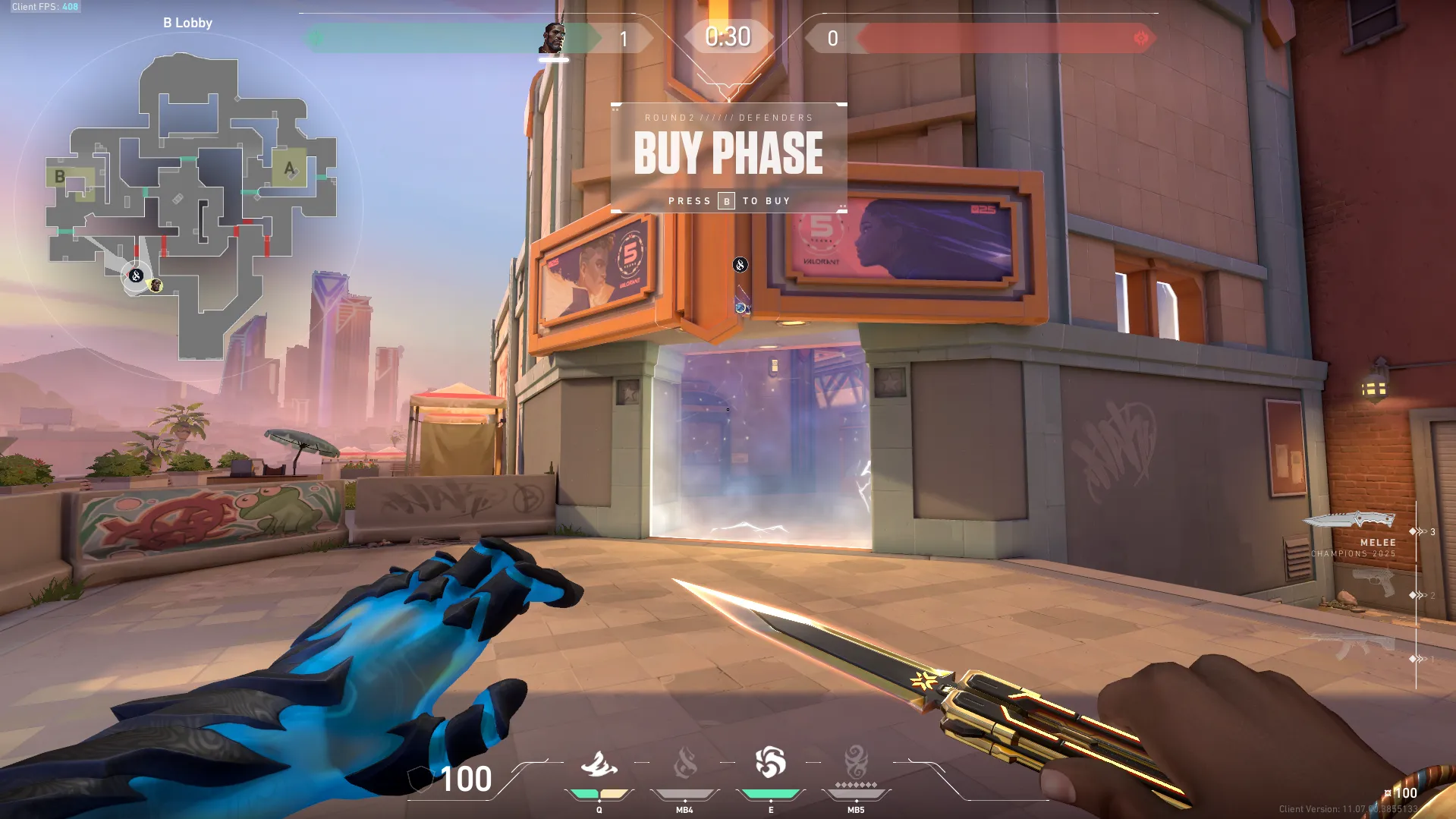This screenshot has height=819, width=1456.
Task: Click the B site marker on the minimap
Action: click(x=60, y=177)
